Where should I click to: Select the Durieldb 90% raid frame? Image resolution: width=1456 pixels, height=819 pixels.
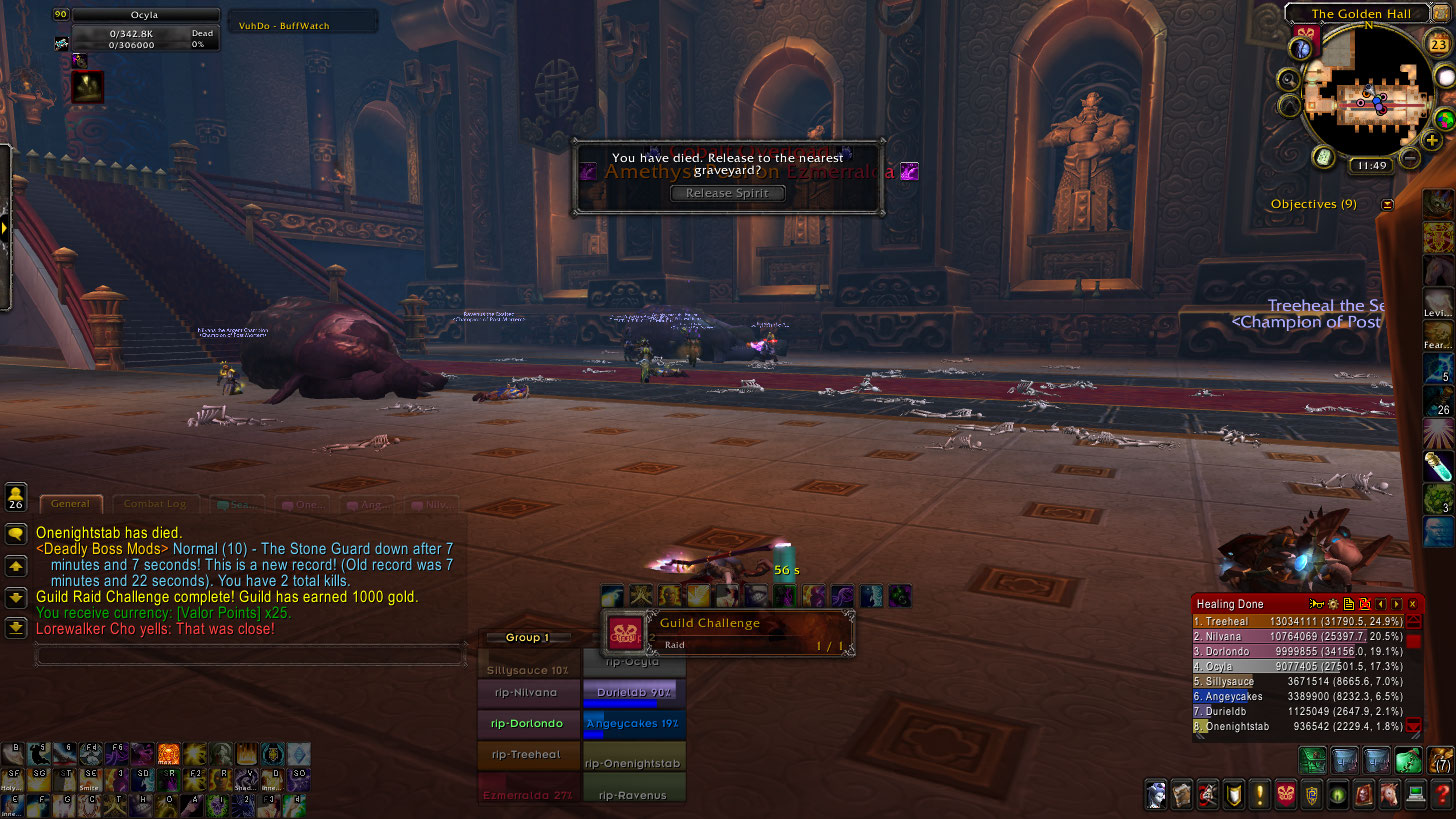pos(632,692)
